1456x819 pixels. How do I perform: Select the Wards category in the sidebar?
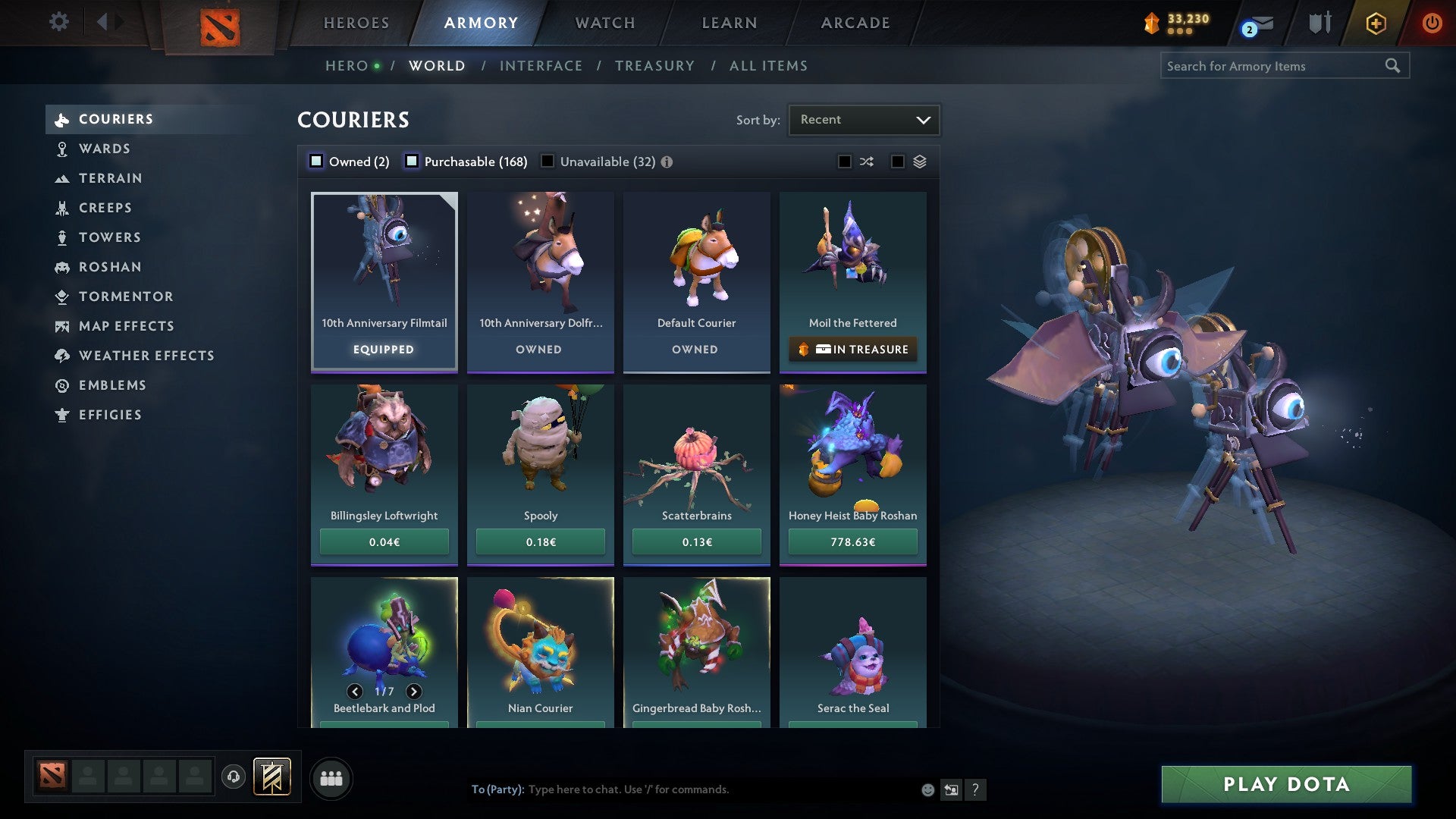[x=105, y=149]
